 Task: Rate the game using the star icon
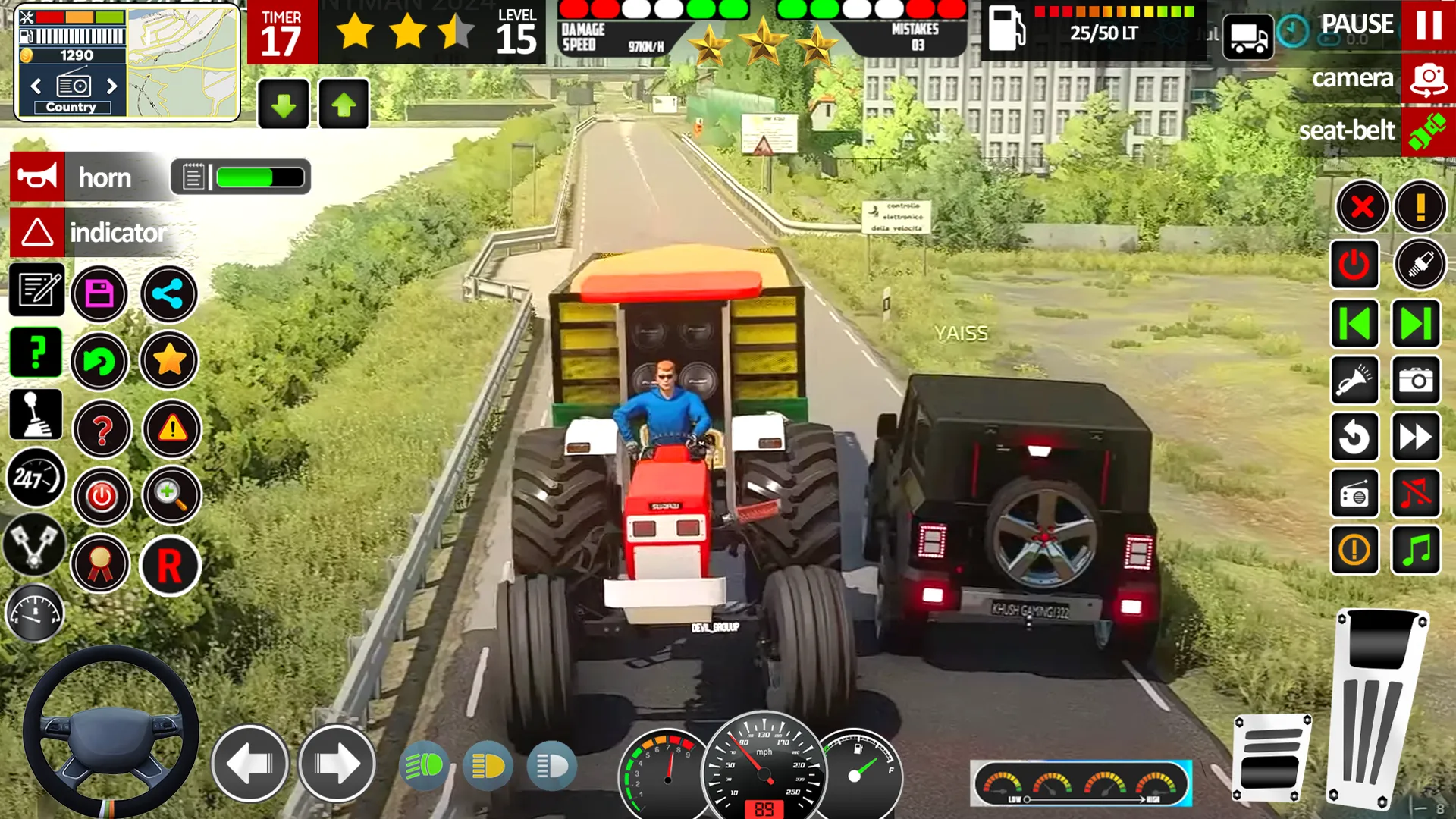click(169, 361)
